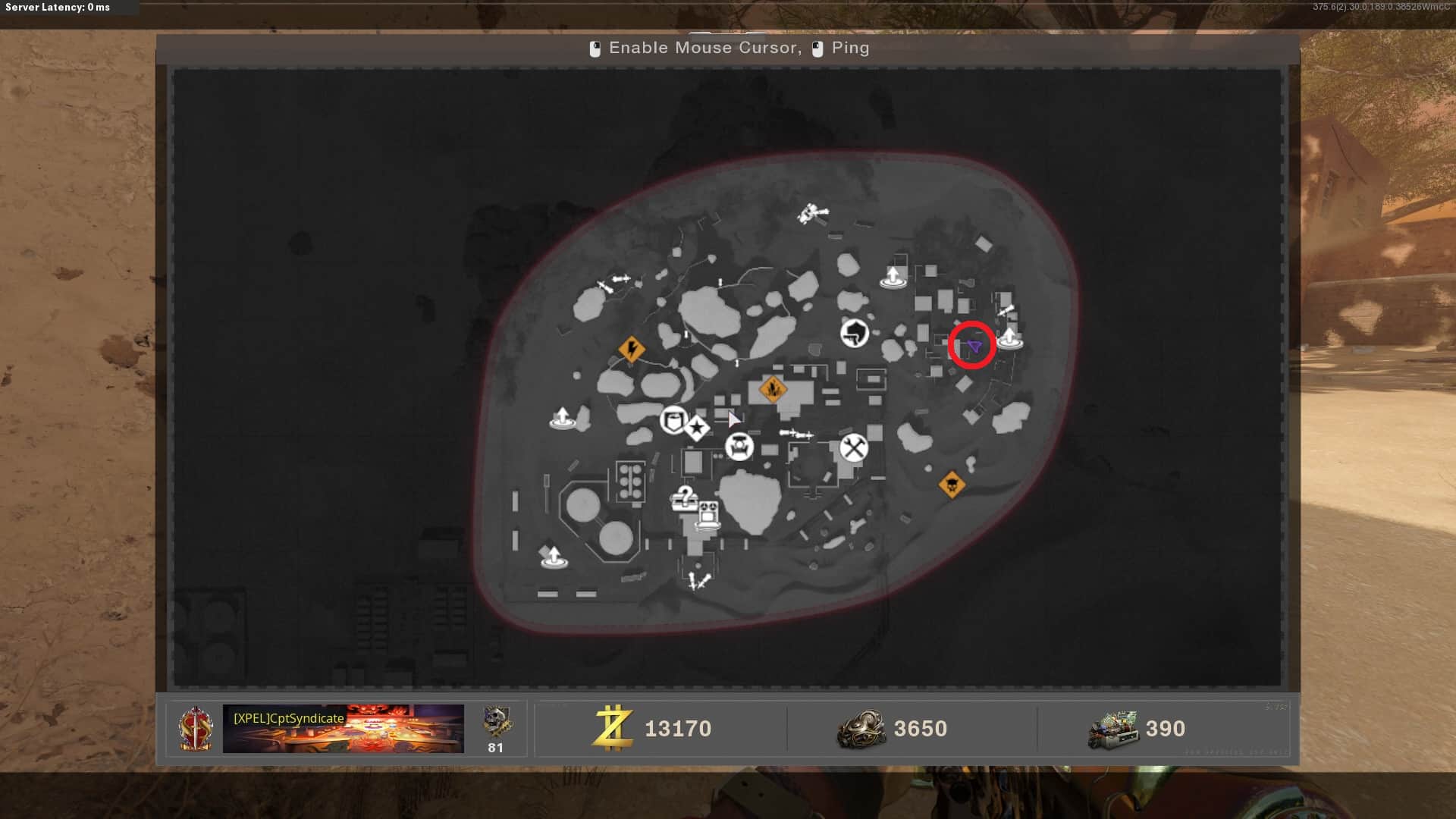
Task: Ping the purple player arrow marker
Action: pyautogui.click(x=974, y=347)
